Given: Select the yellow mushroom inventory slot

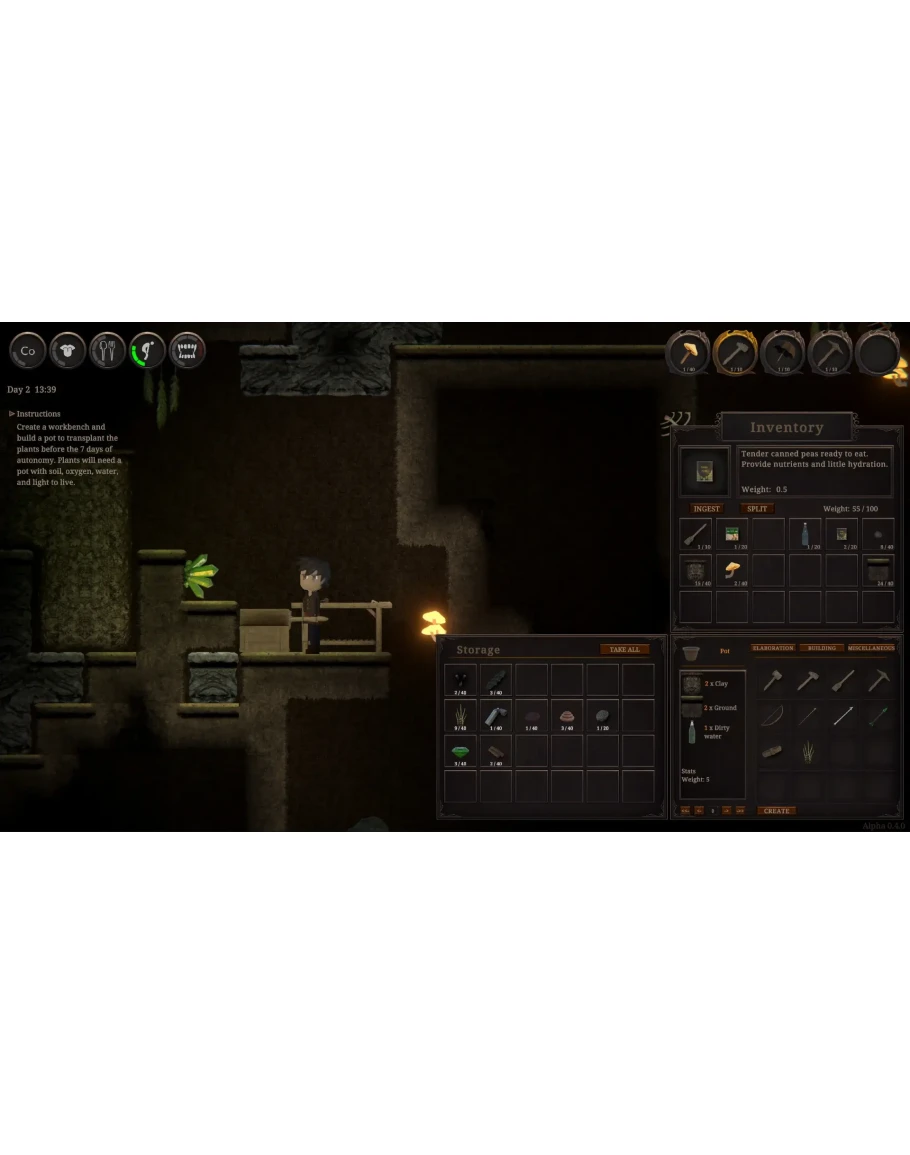Looking at the screenshot, I should coord(732,571).
